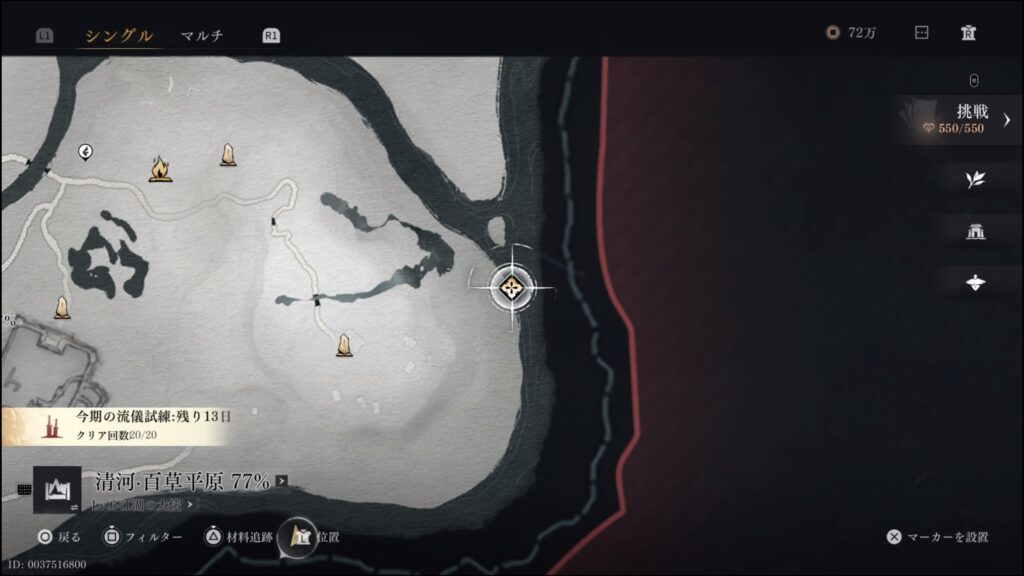The width and height of the screenshot is (1024, 576).
Task: Select the leaf icon on the side panel
Action: [x=976, y=180]
